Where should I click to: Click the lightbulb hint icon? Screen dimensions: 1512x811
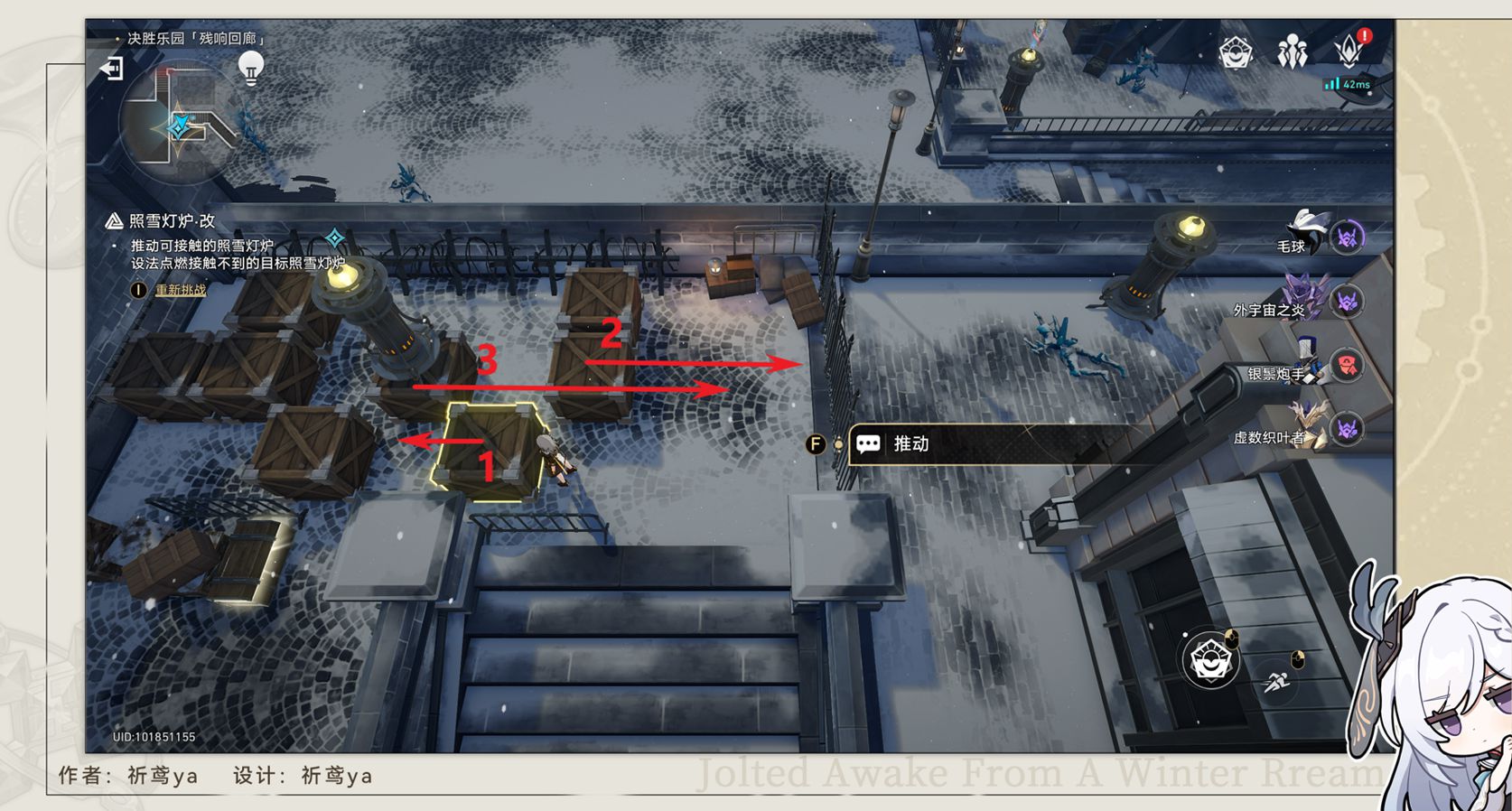250,67
